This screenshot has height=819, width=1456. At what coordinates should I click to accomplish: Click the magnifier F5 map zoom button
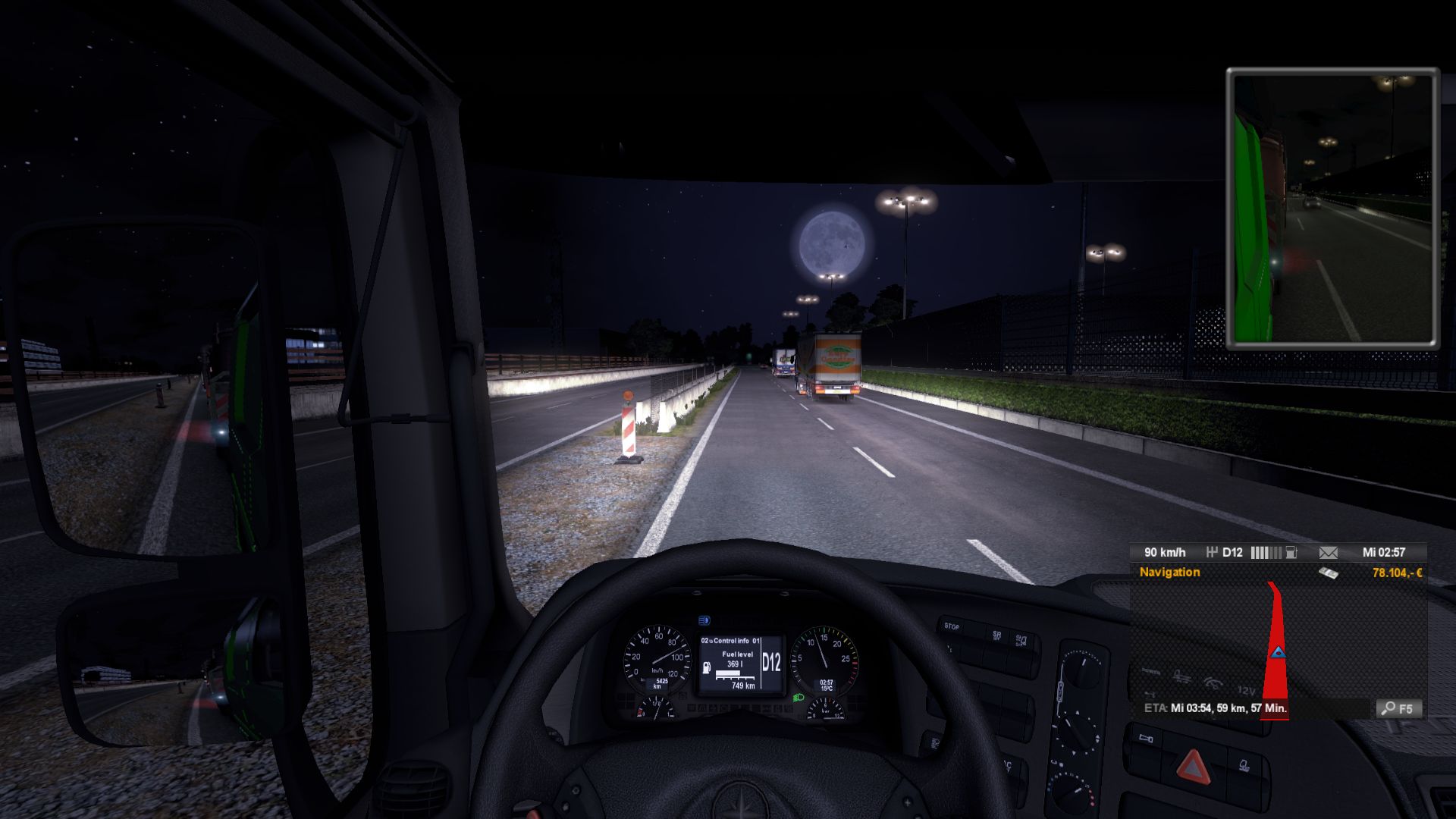[1398, 708]
